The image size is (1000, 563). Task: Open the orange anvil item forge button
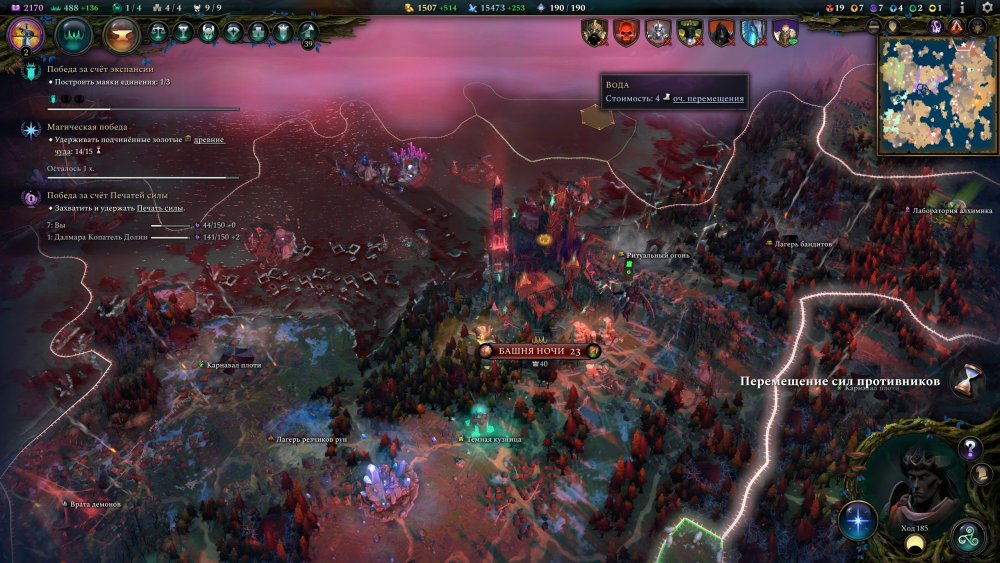[x=122, y=35]
